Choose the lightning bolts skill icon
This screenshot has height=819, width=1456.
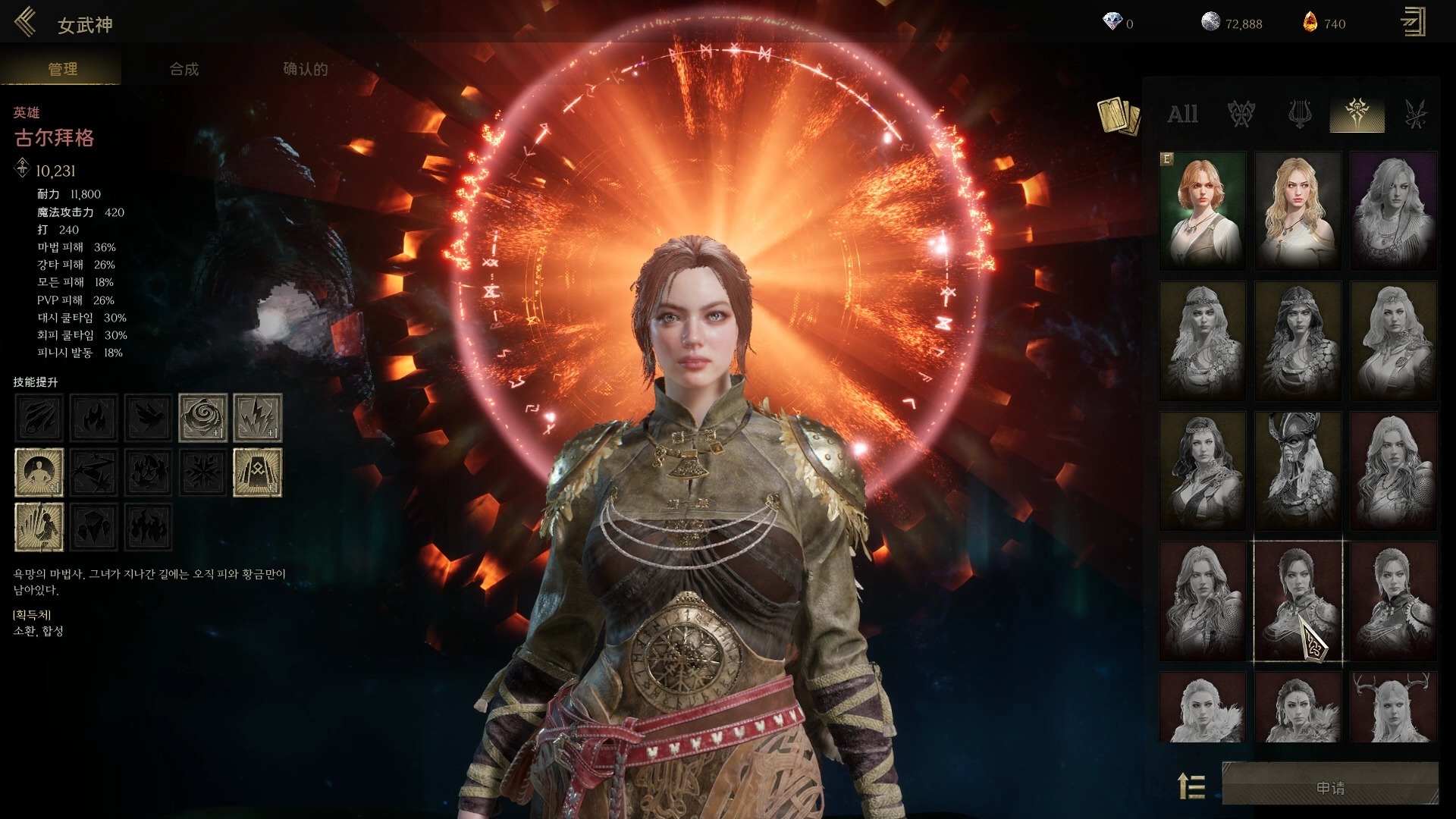click(x=258, y=417)
